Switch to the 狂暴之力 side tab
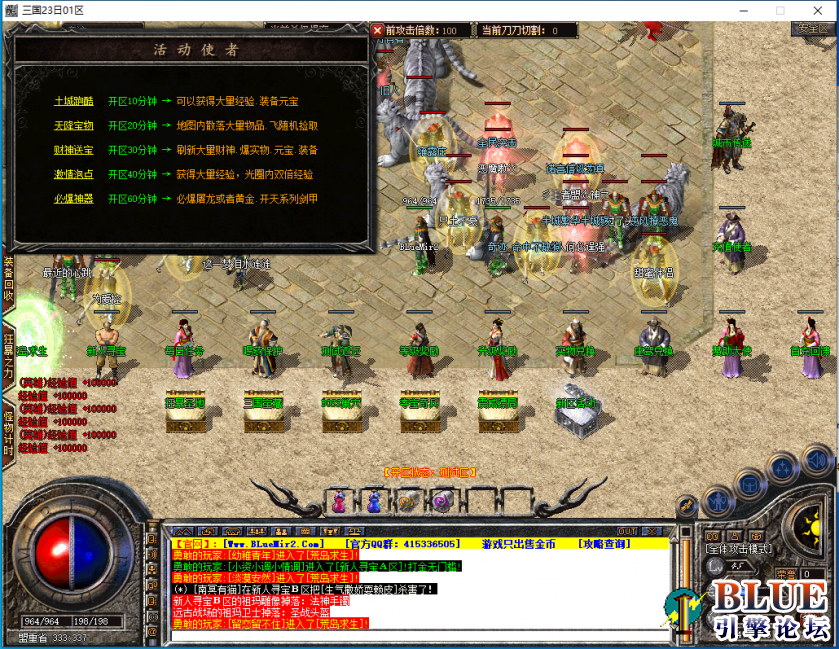 pyautogui.click(x=8, y=353)
